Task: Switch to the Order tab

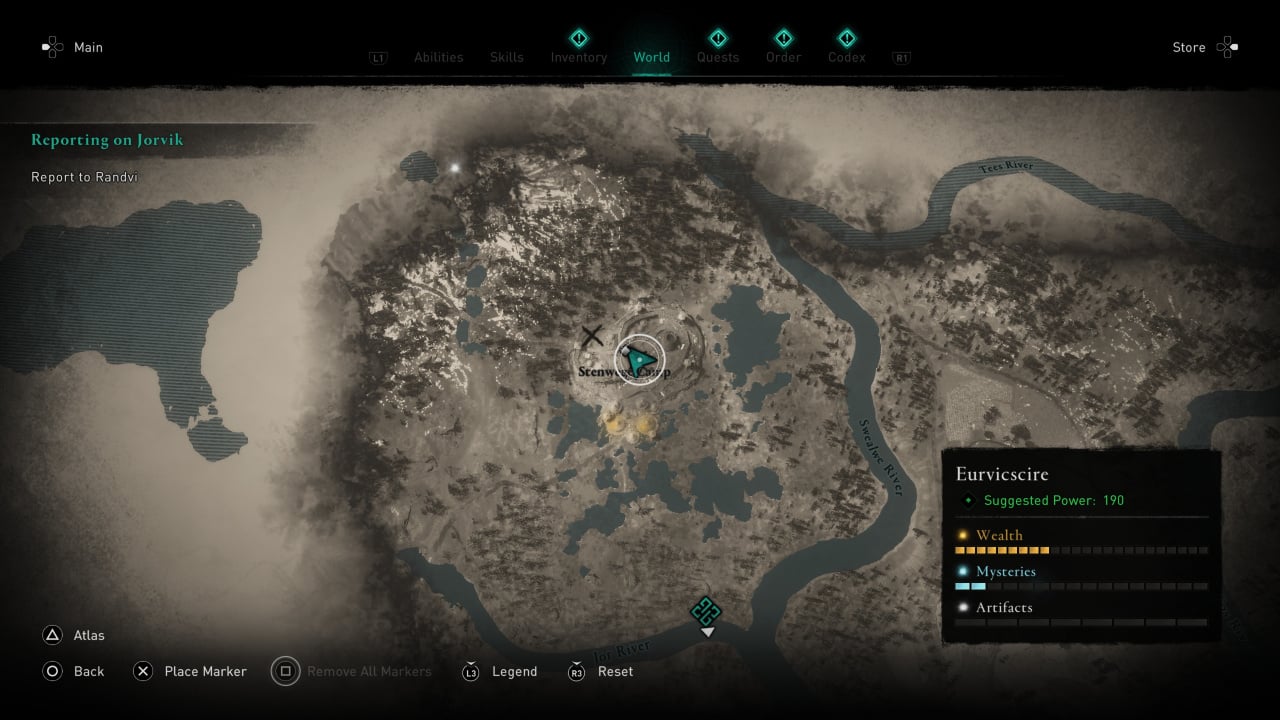Action: [783, 57]
